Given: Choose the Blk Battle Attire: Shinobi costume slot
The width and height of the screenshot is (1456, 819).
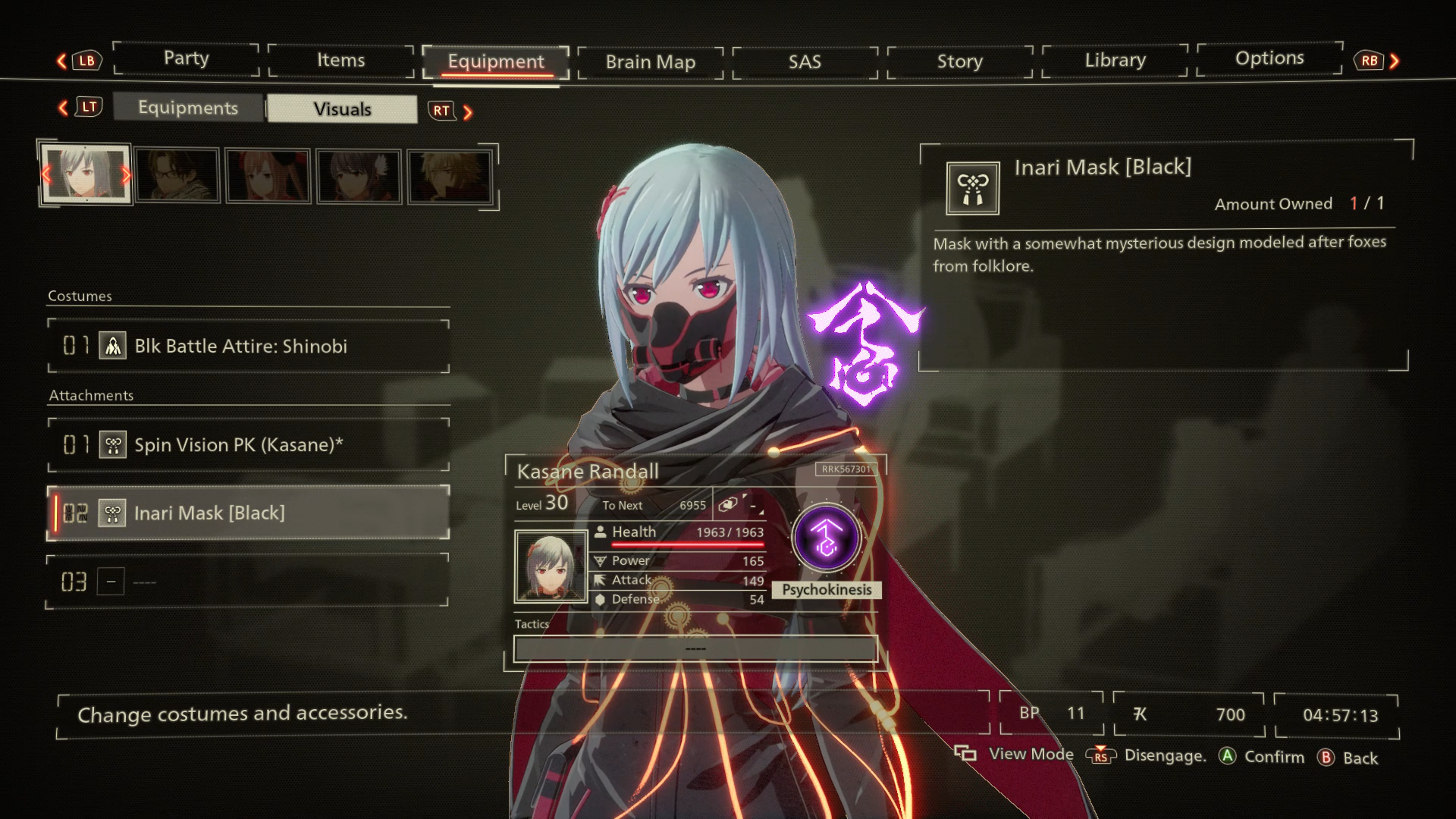Looking at the screenshot, I should [249, 347].
